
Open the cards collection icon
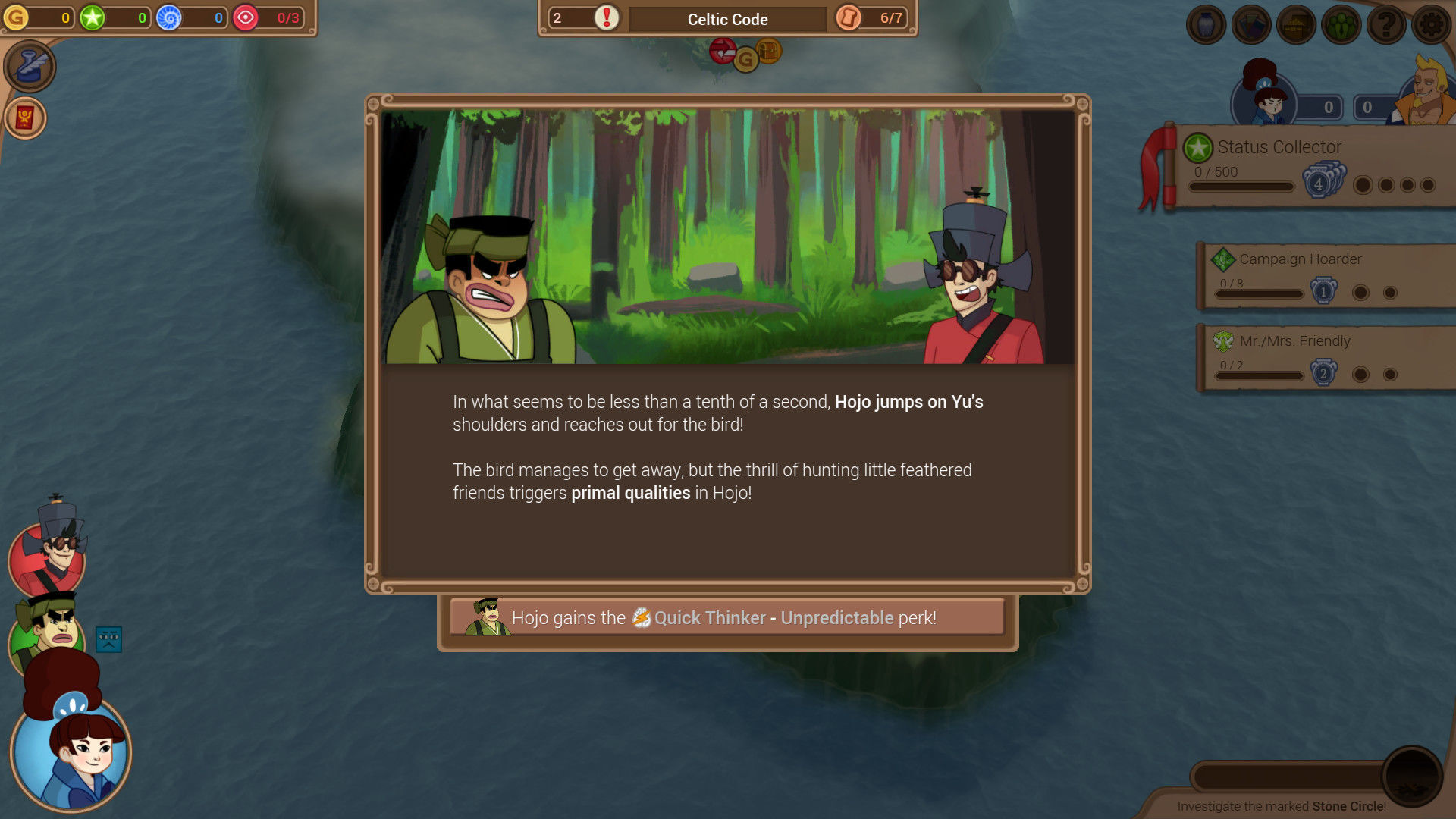1251,25
